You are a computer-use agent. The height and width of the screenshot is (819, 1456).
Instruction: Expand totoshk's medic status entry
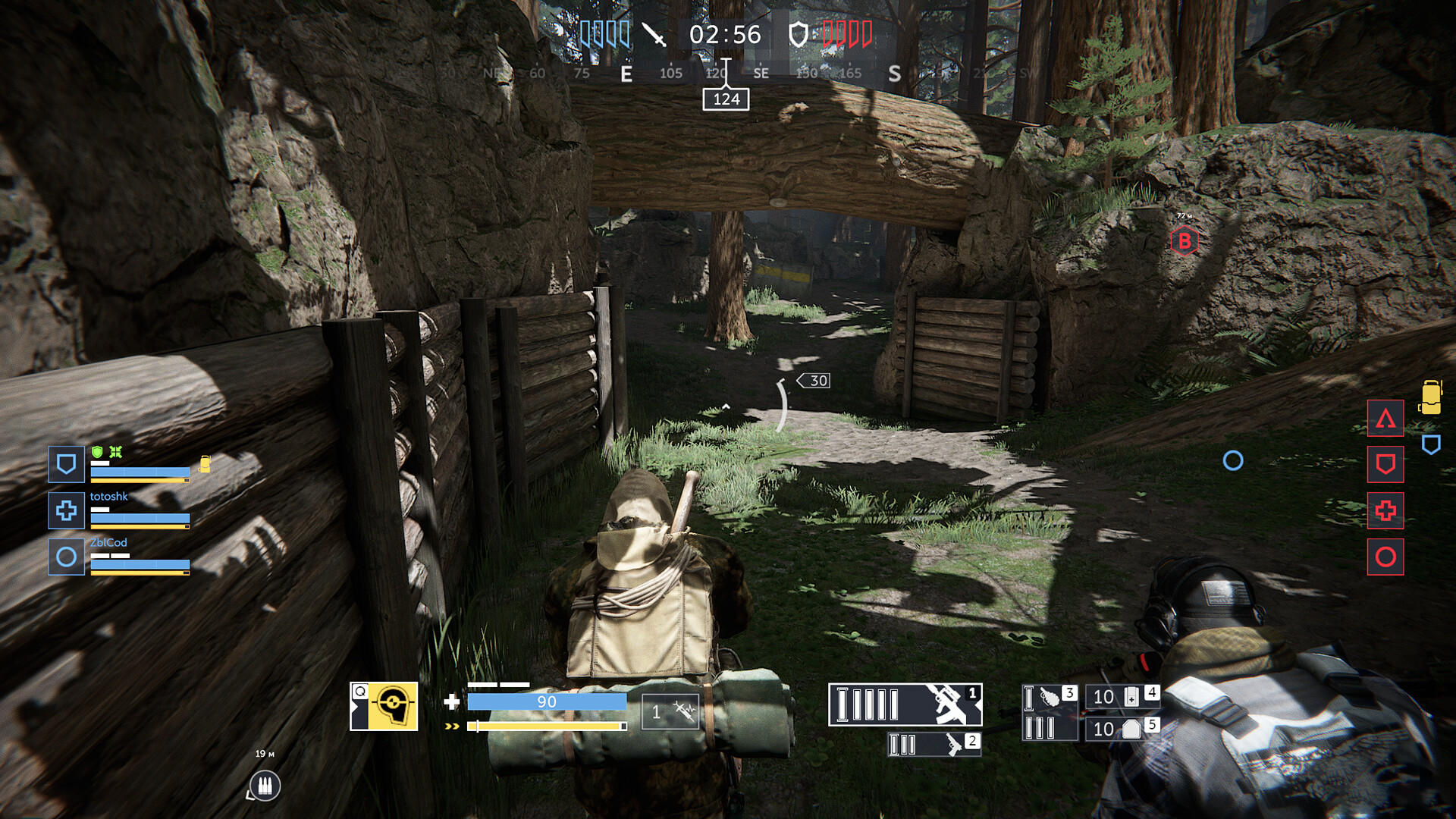click(66, 511)
